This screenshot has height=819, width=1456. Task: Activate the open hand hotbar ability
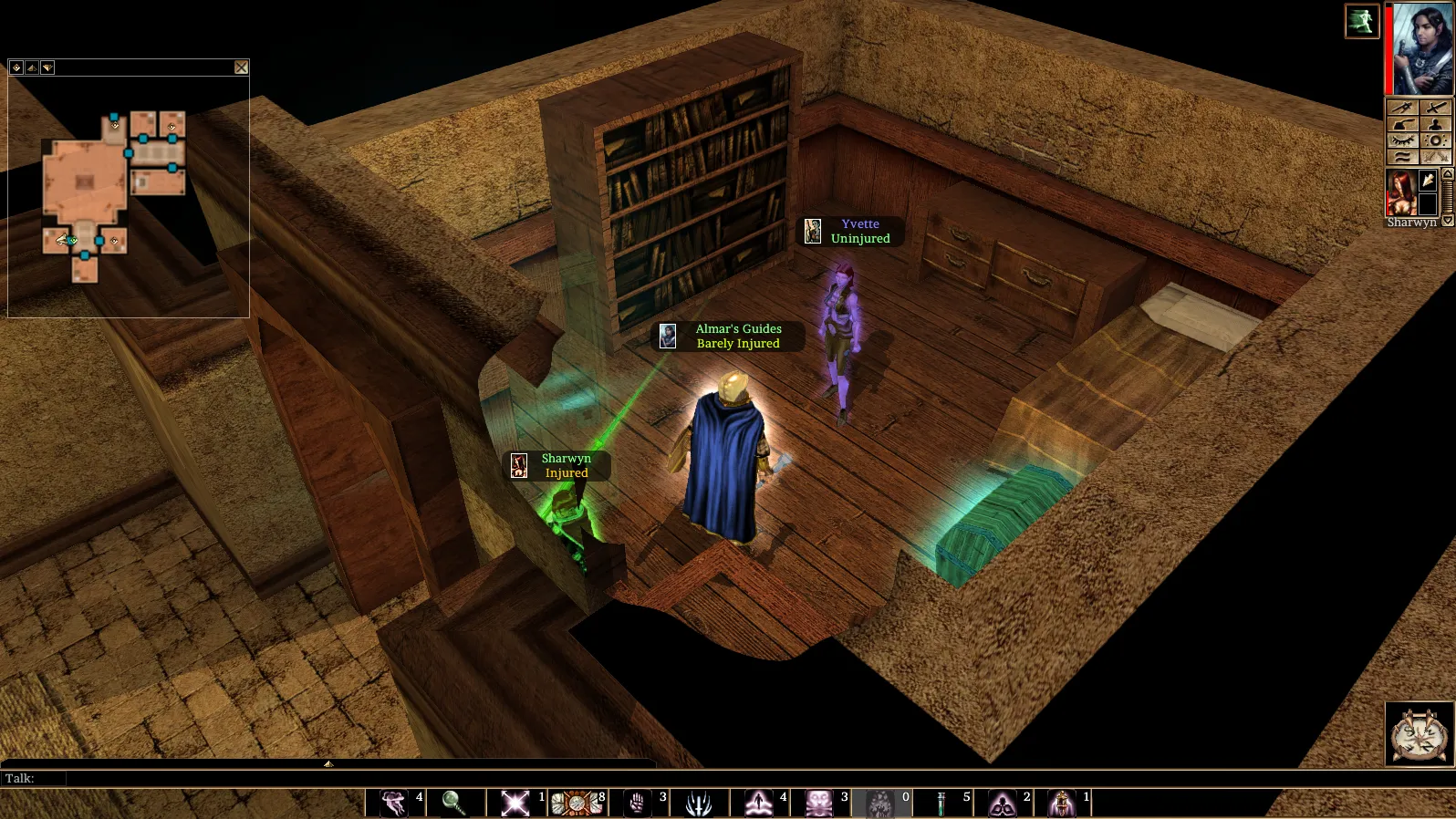click(637, 803)
